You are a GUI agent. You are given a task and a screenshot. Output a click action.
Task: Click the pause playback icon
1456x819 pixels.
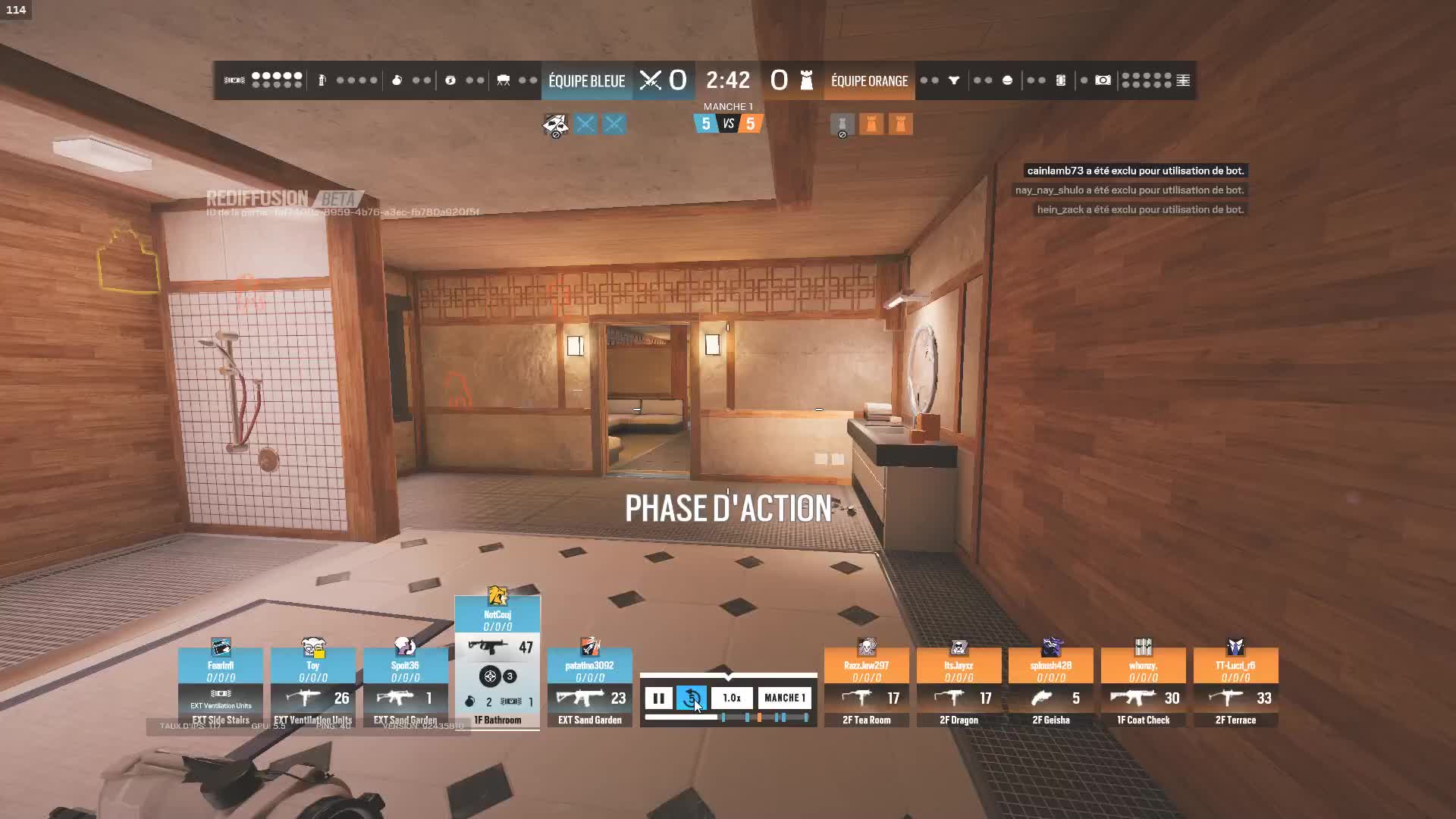pos(658,698)
